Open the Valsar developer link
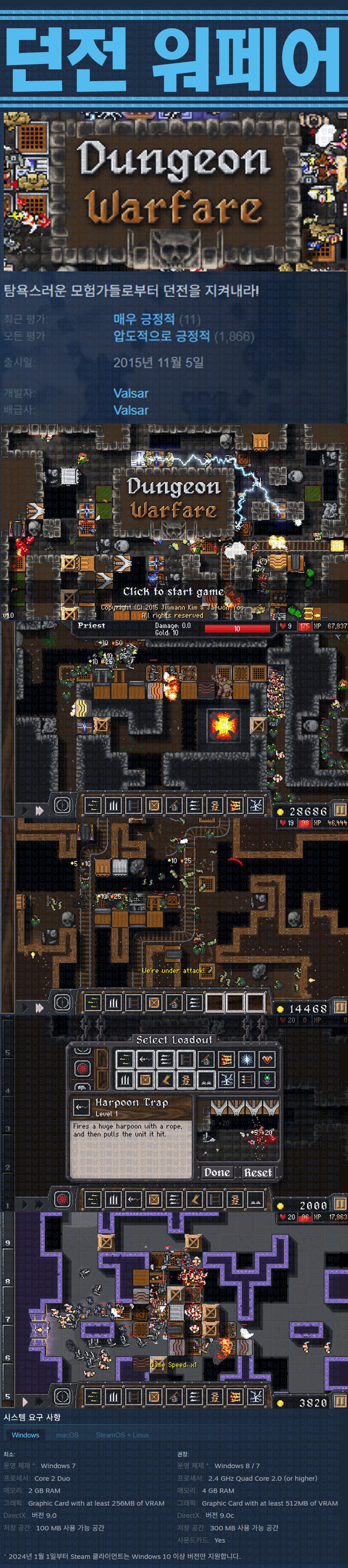This screenshot has height=1568, width=348. click(131, 393)
